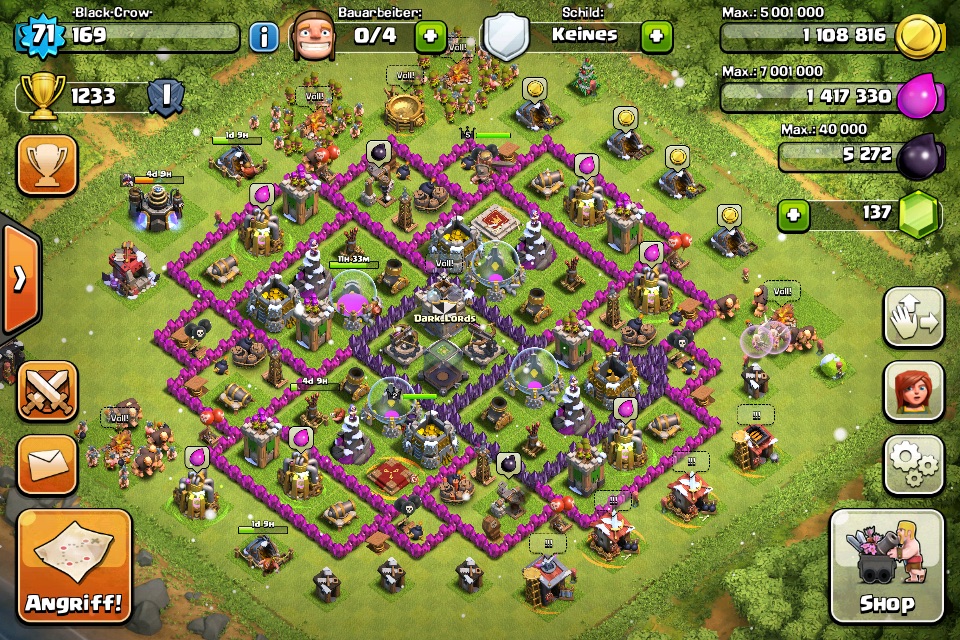Start an attack with Angriff! button
Image resolution: width=960 pixels, height=640 pixels.
74,565
